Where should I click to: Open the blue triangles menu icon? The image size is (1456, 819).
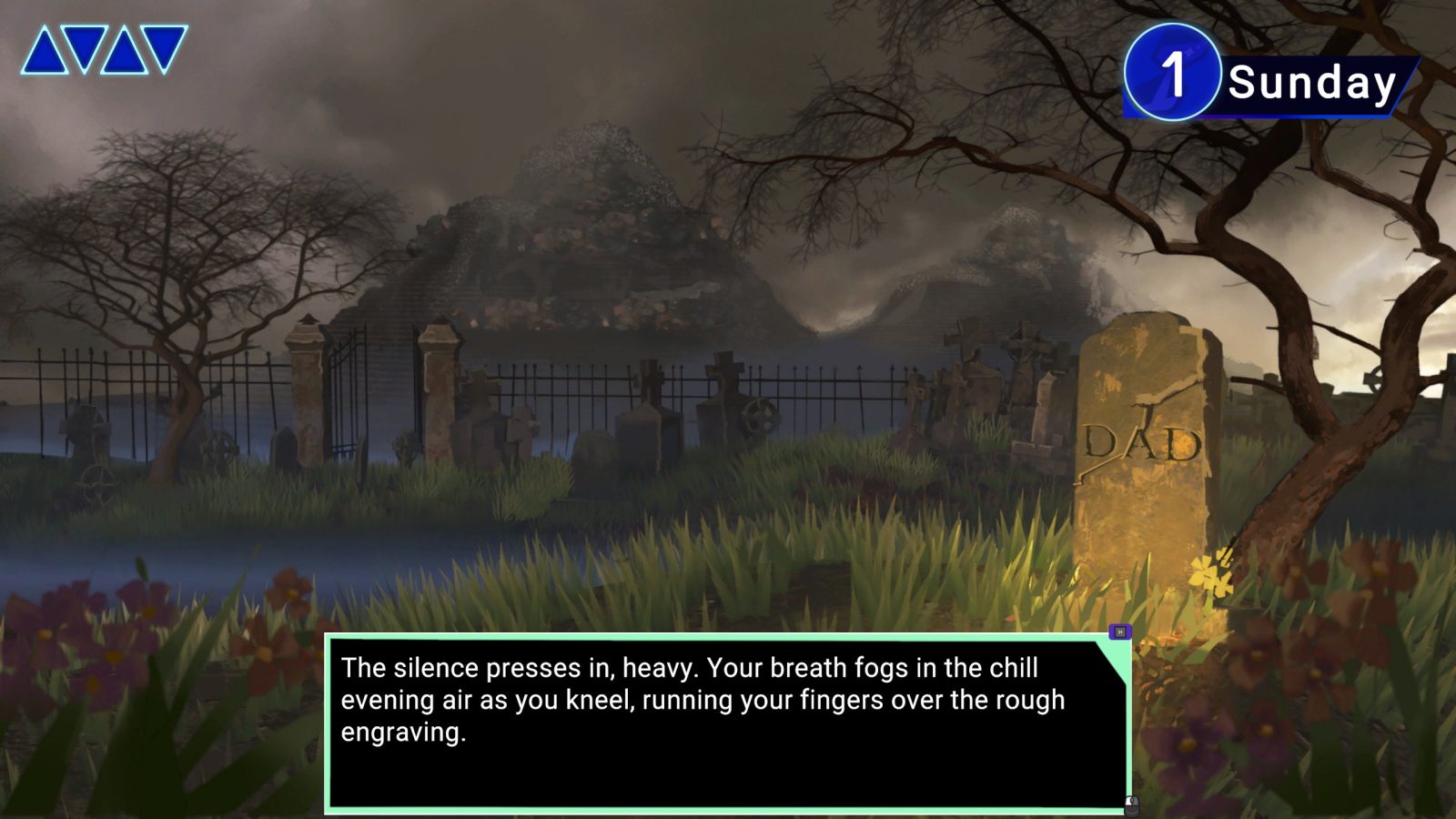coord(104,50)
